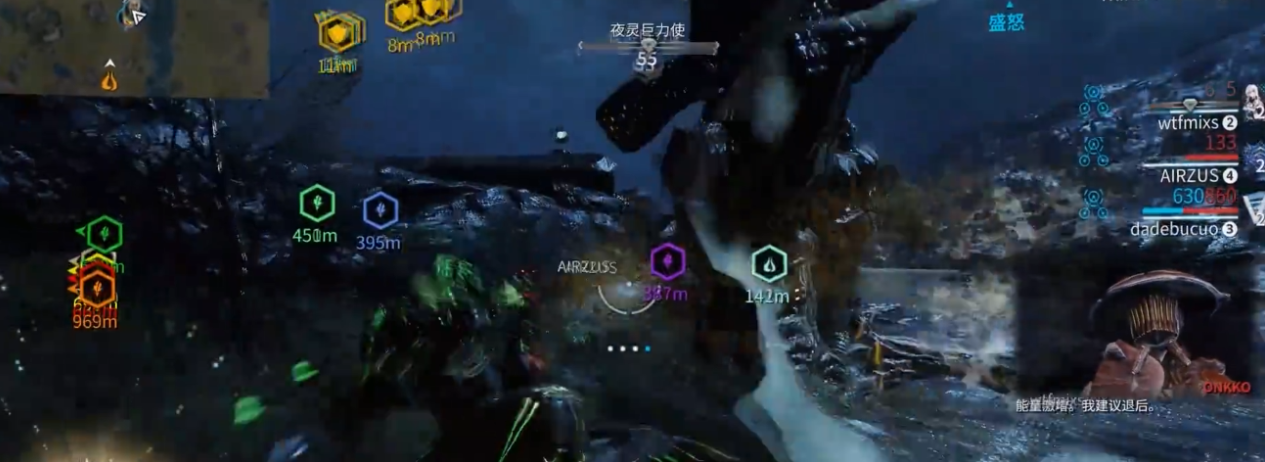Select the yellow objective marker at 11m
The width and height of the screenshot is (1265, 462).
pyautogui.click(x=337, y=33)
